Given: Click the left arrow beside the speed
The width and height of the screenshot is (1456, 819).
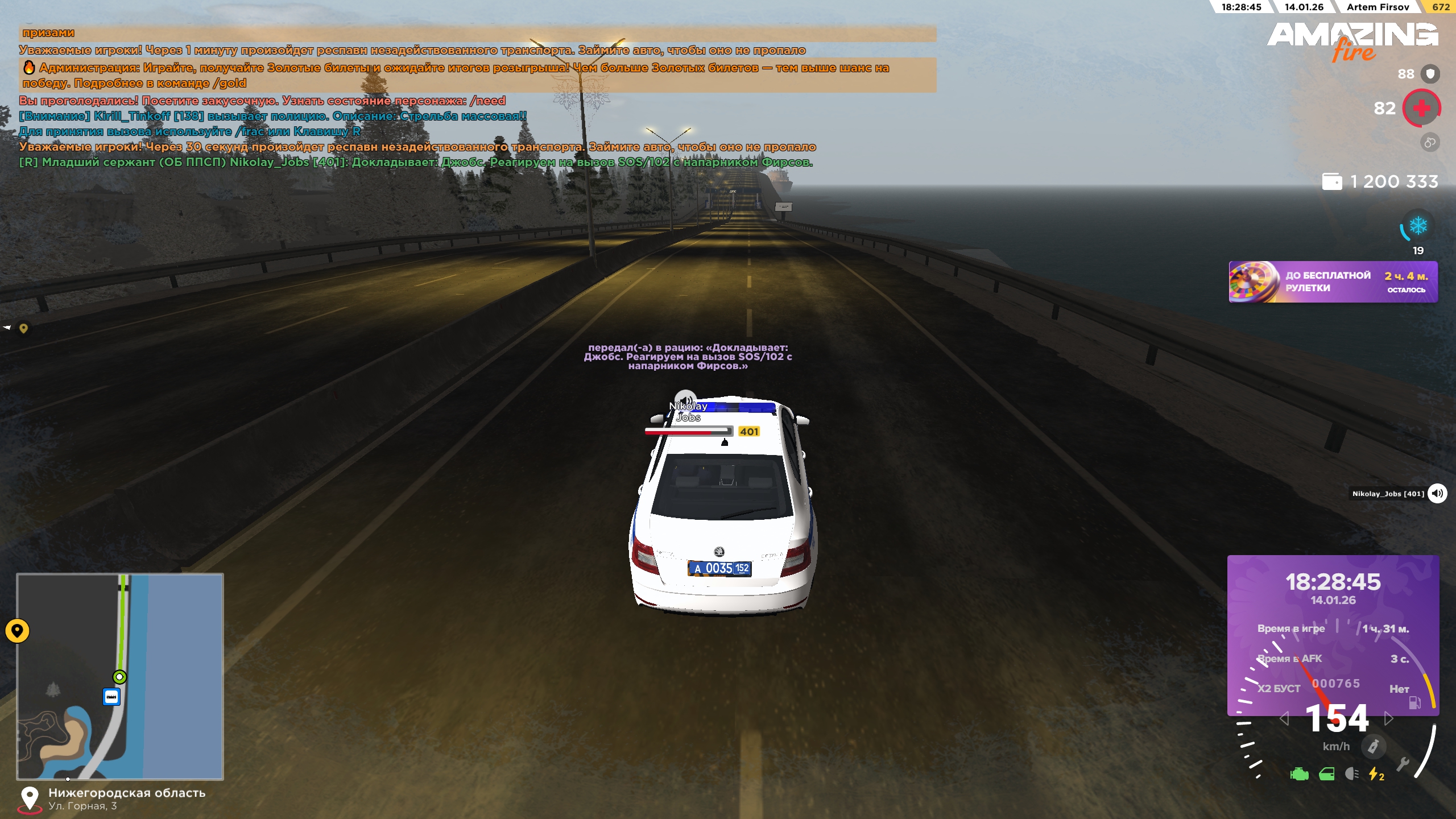Looking at the screenshot, I should click(1284, 719).
